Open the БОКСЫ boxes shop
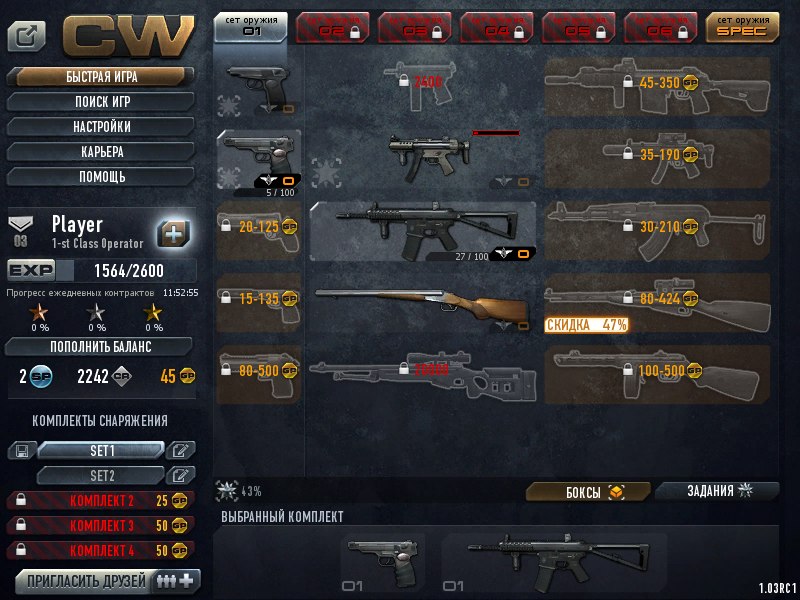The width and height of the screenshot is (800, 600). pyautogui.click(x=588, y=492)
